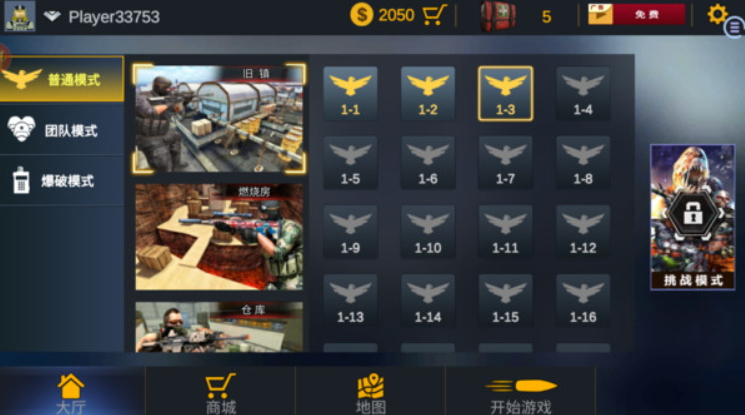Choose level 1-2
Viewport: 745px width, 415px height.
pyautogui.click(x=428, y=94)
